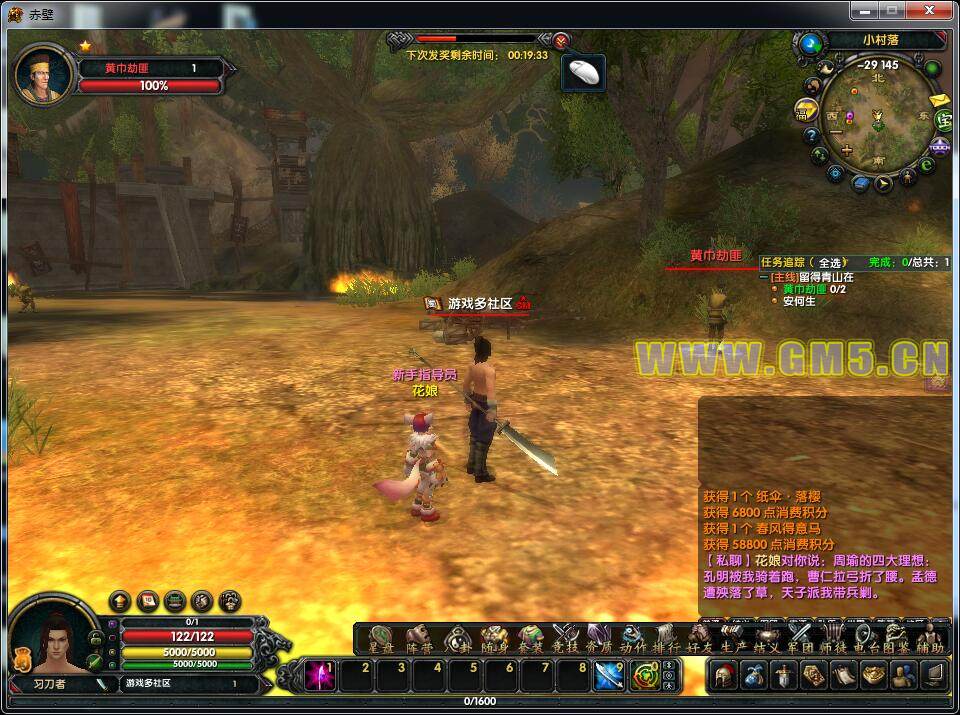This screenshot has width=960, height=715.
Task: Click the monitor system icon
Action: point(934,676)
